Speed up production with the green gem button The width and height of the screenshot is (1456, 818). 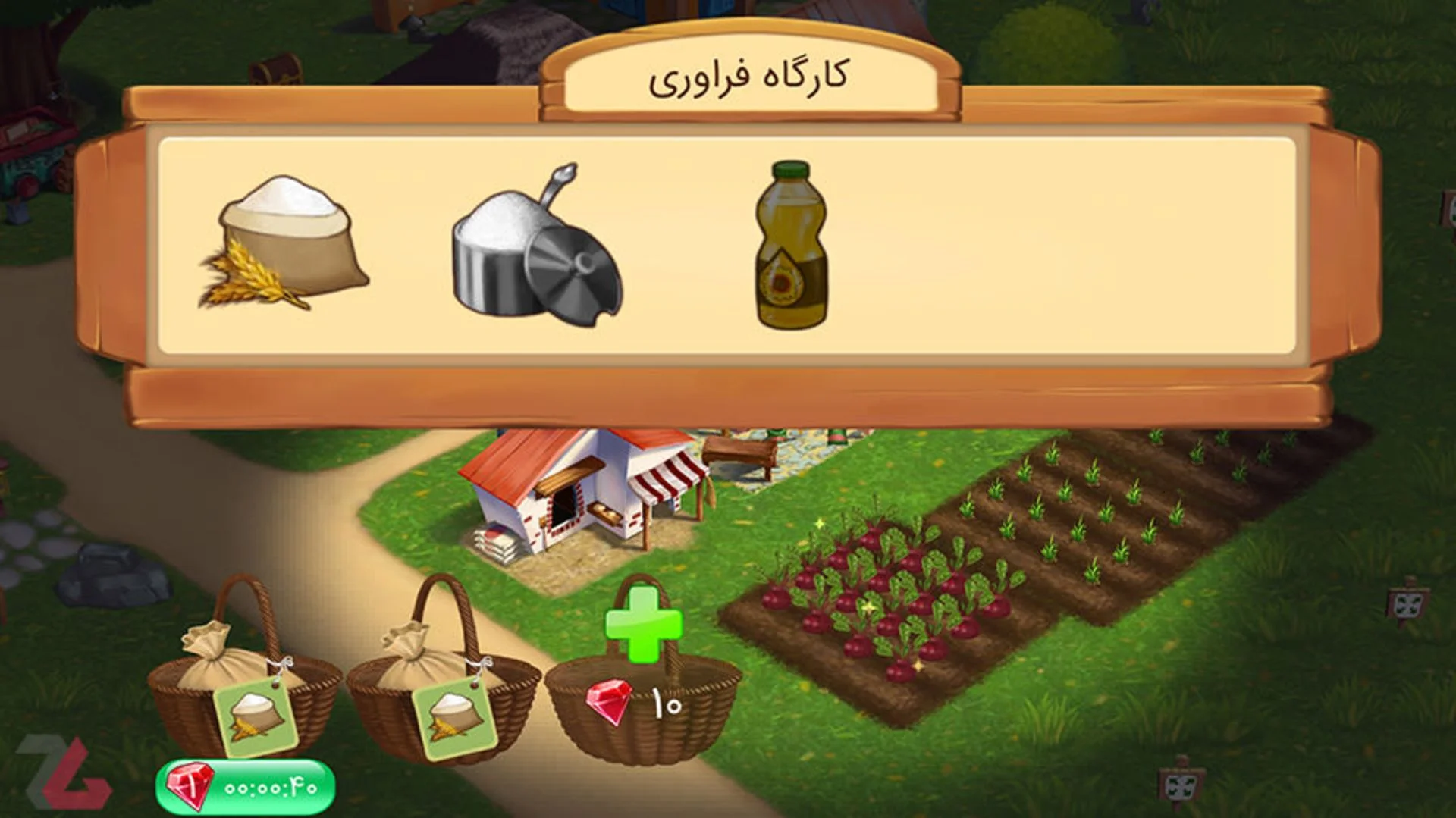point(245,787)
